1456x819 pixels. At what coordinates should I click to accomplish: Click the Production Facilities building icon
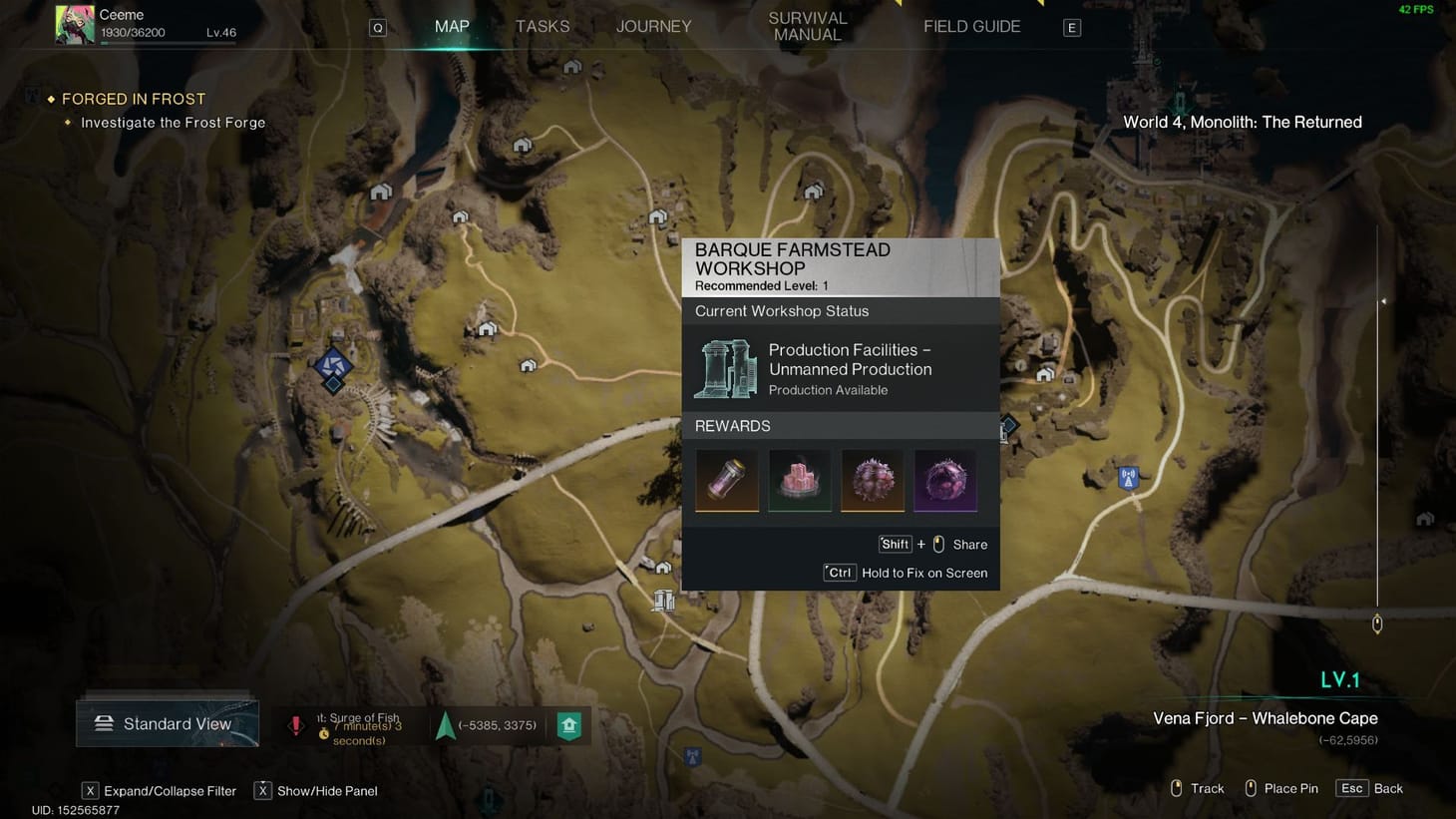[x=724, y=368]
